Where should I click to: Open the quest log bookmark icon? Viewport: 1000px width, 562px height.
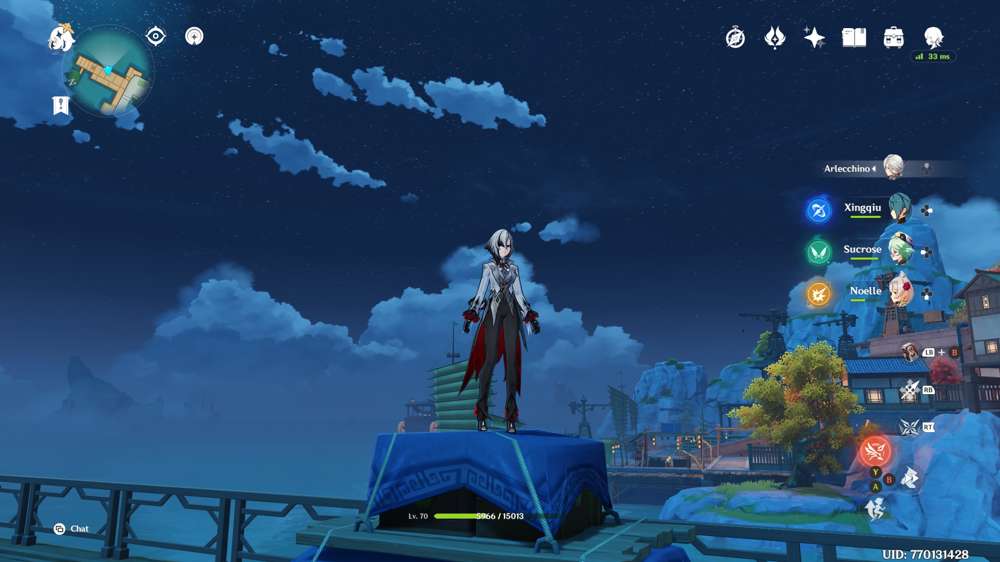click(61, 105)
